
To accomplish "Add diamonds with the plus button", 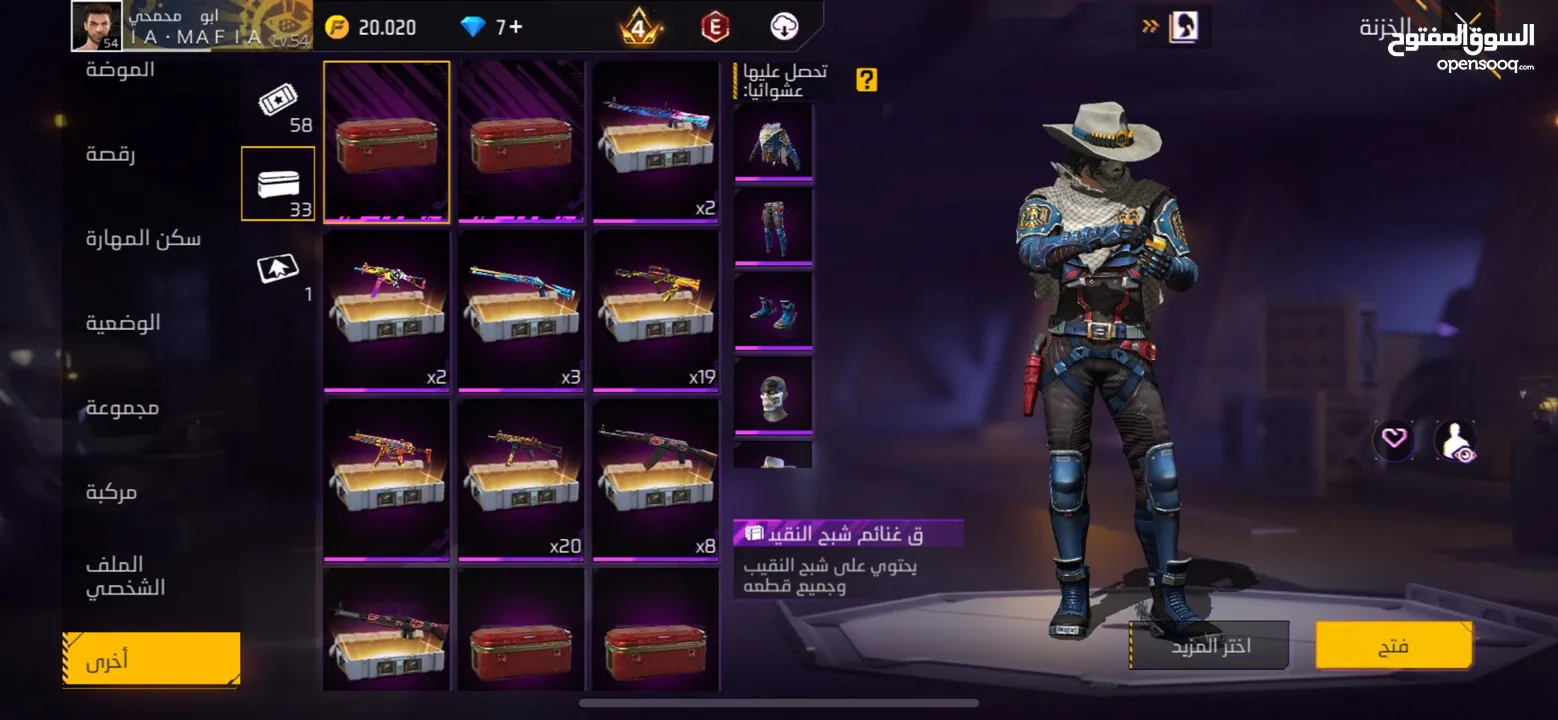I will 516,27.
